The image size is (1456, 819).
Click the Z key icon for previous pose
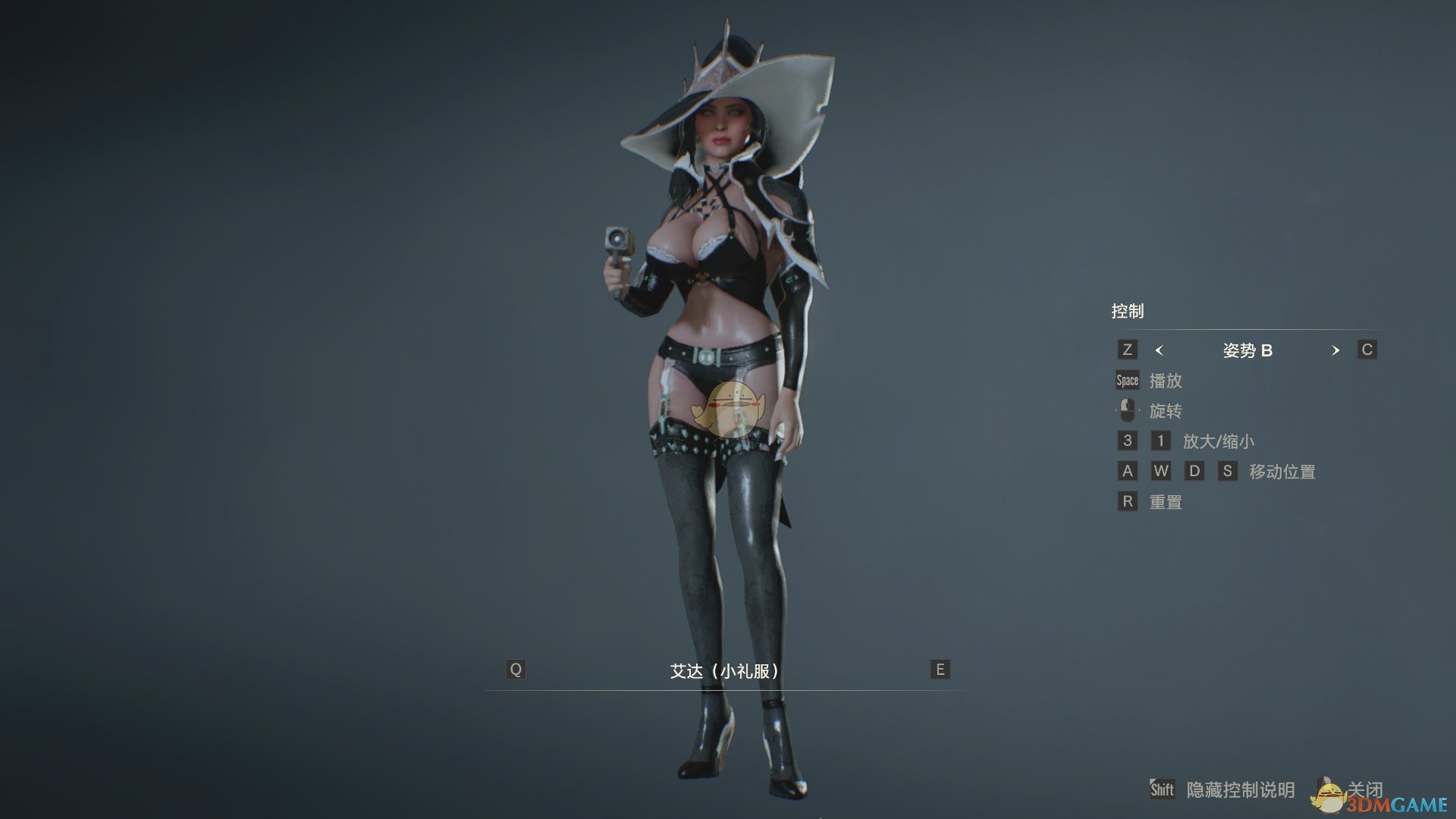pos(1127,350)
